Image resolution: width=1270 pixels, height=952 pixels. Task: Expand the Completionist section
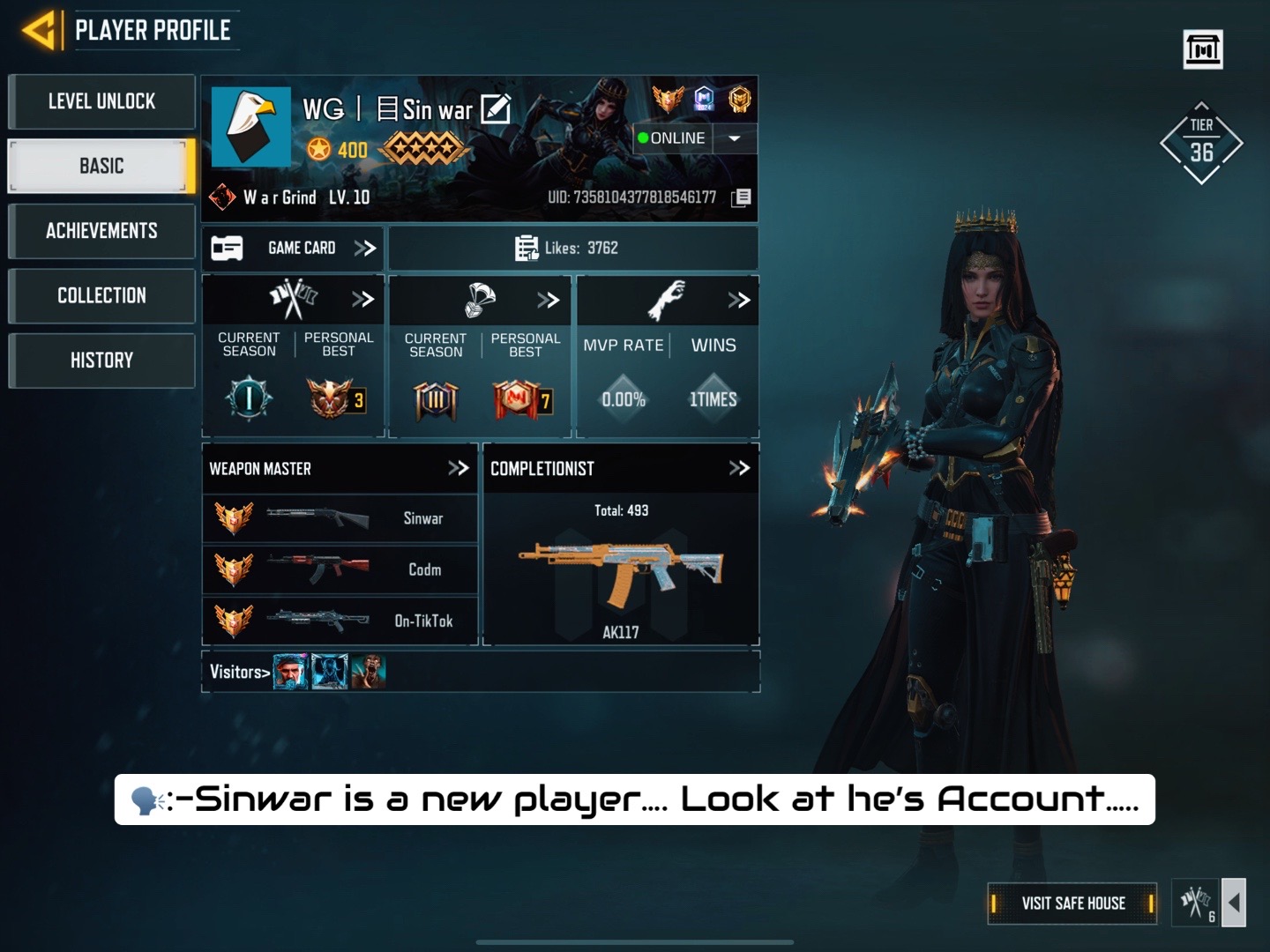[739, 468]
